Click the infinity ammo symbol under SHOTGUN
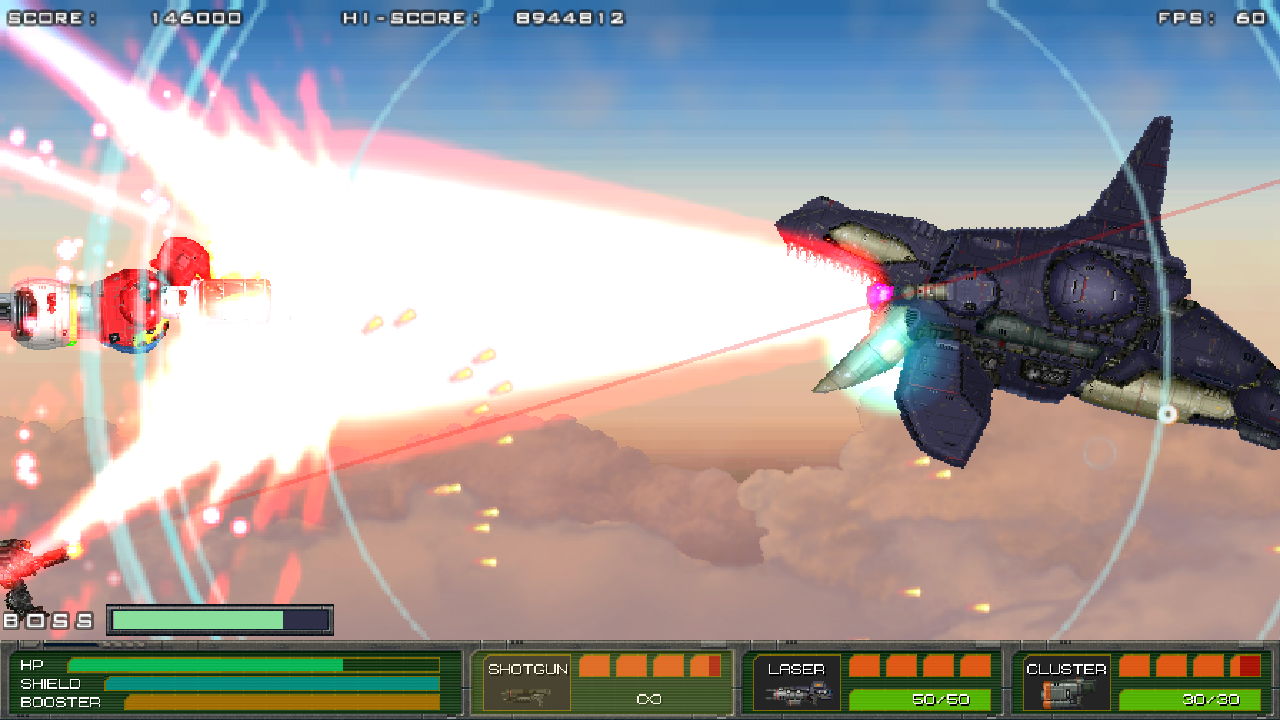Screen dimensions: 1280x720 tap(651, 700)
